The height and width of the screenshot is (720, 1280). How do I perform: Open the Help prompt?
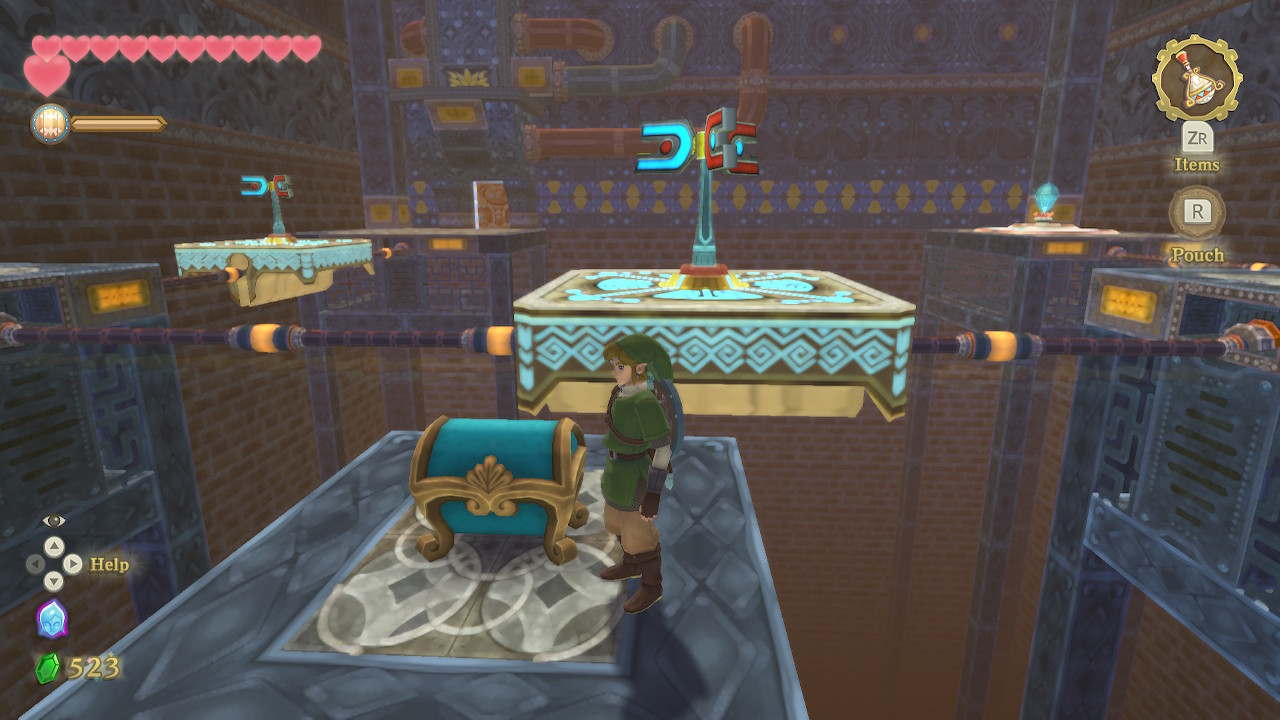point(109,565)
